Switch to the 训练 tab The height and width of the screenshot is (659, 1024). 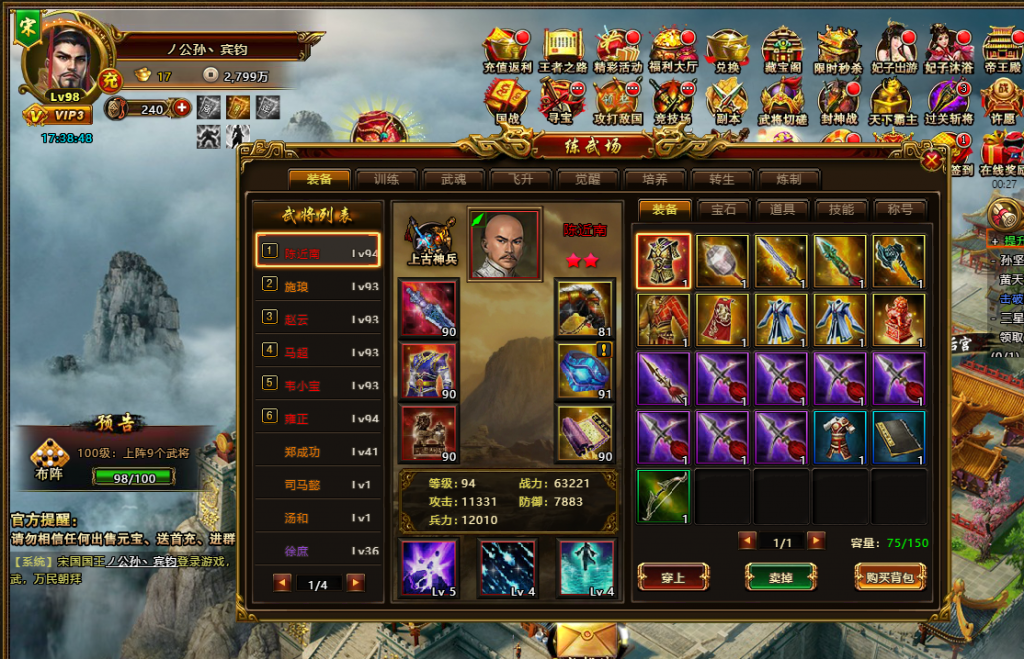(x=387, y=179)
